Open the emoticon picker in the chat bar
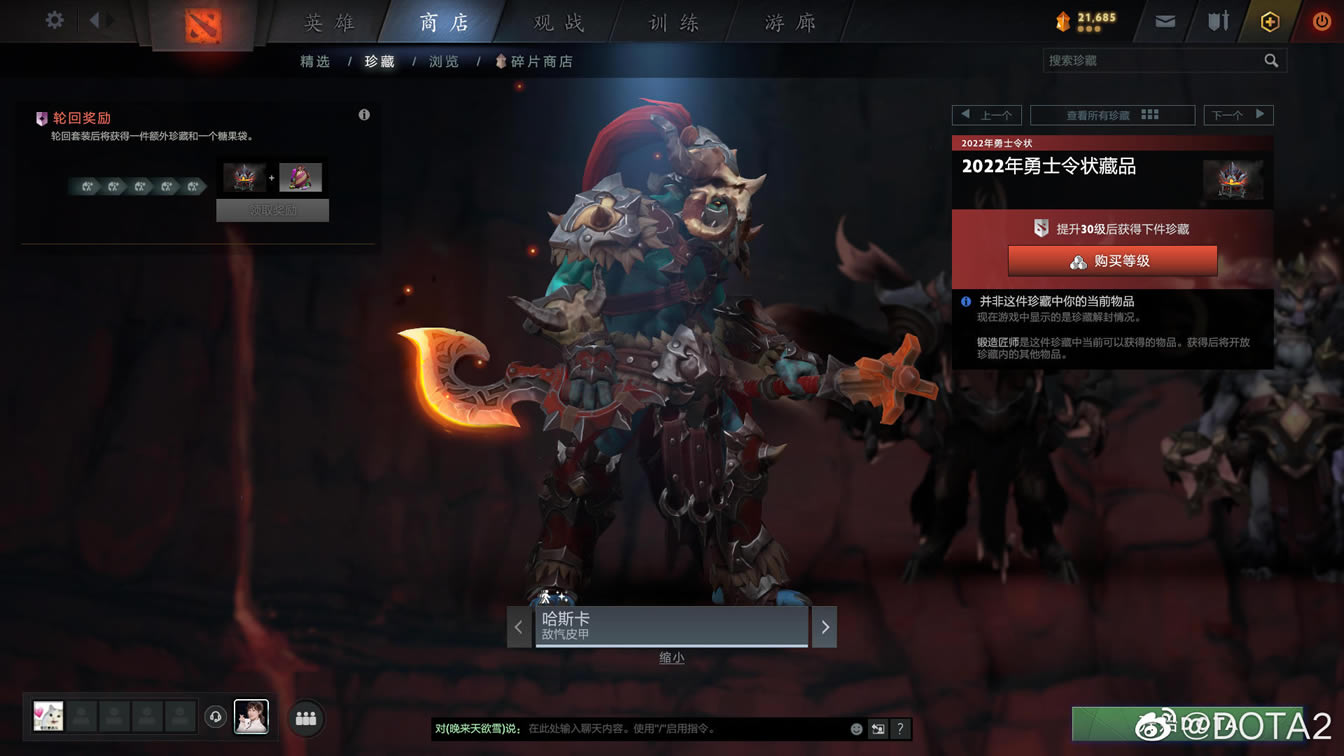 point(856,729)
